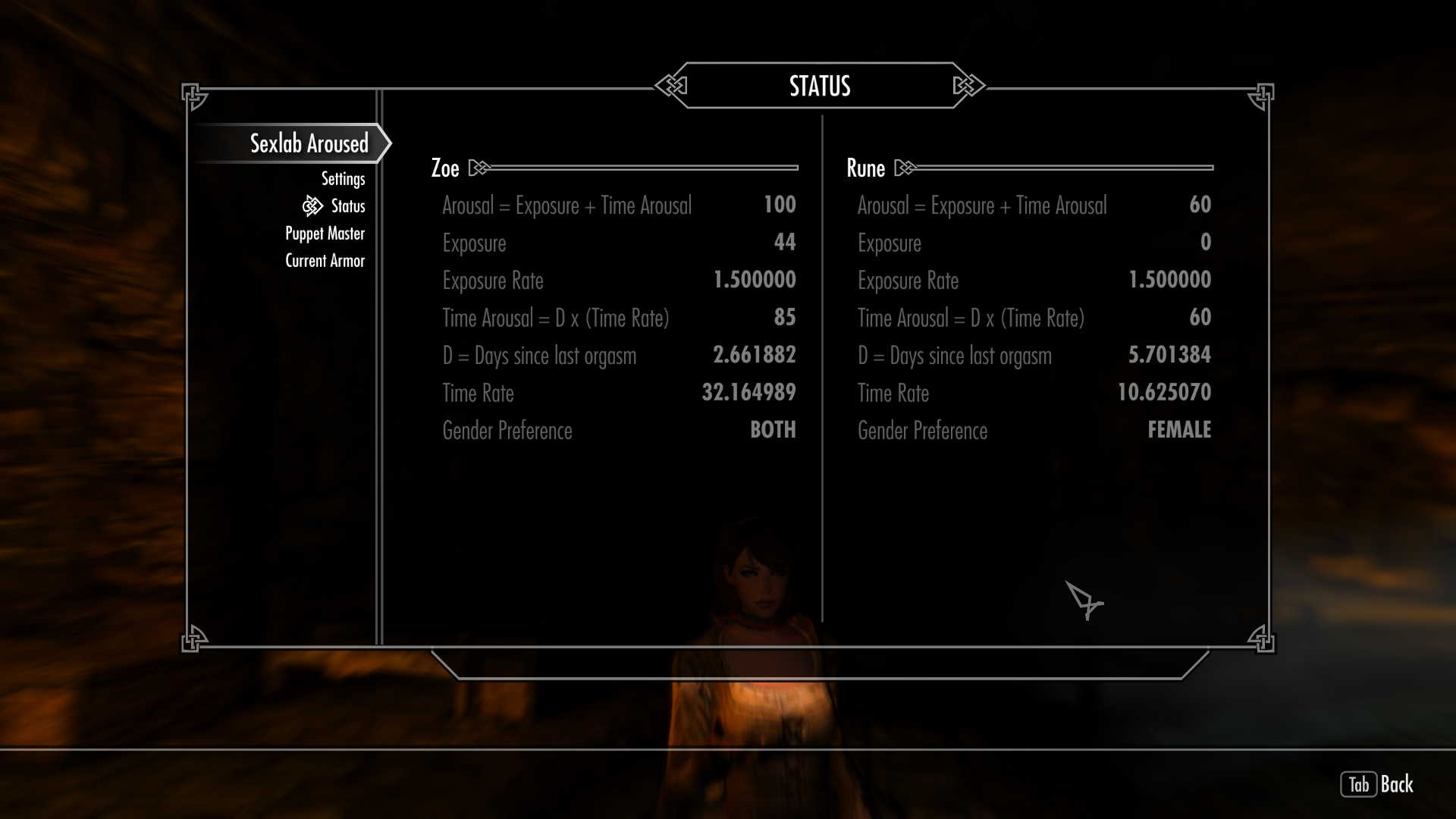Change Zoe's Gender Preference option
The width and height of the screenshot is (1456, 819).
pos(772,431)
